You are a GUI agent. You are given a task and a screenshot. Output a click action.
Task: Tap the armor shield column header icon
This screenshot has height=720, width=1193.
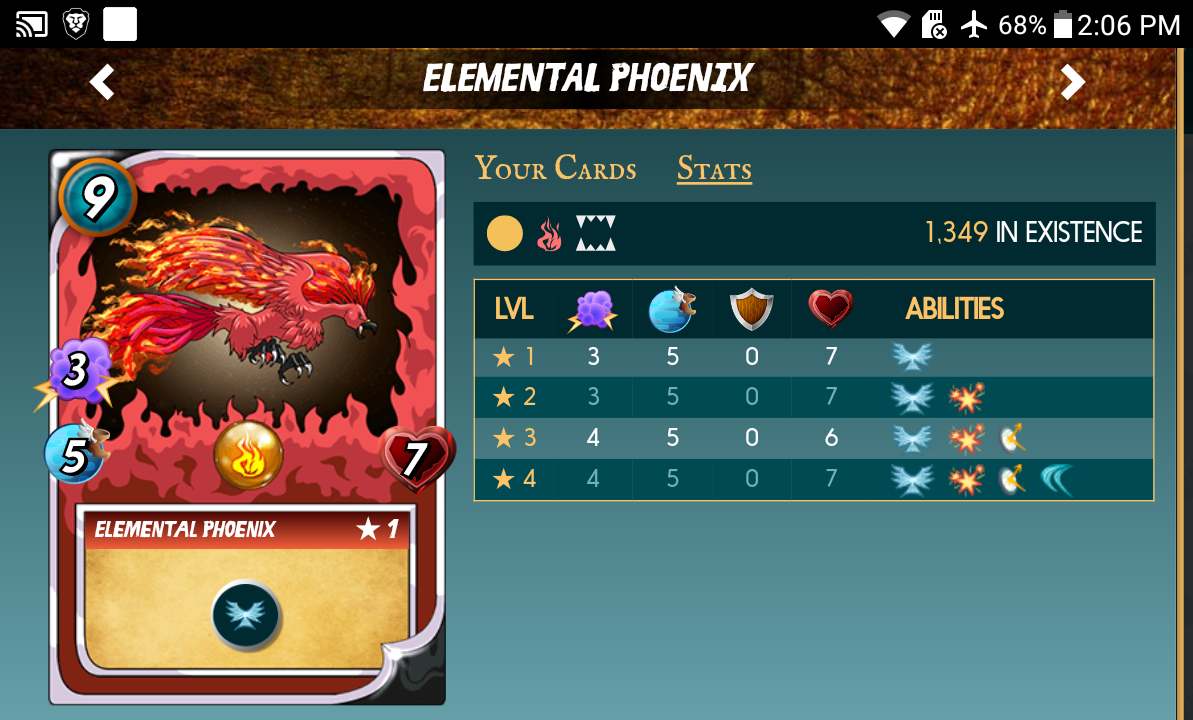[x=752, y=309]
